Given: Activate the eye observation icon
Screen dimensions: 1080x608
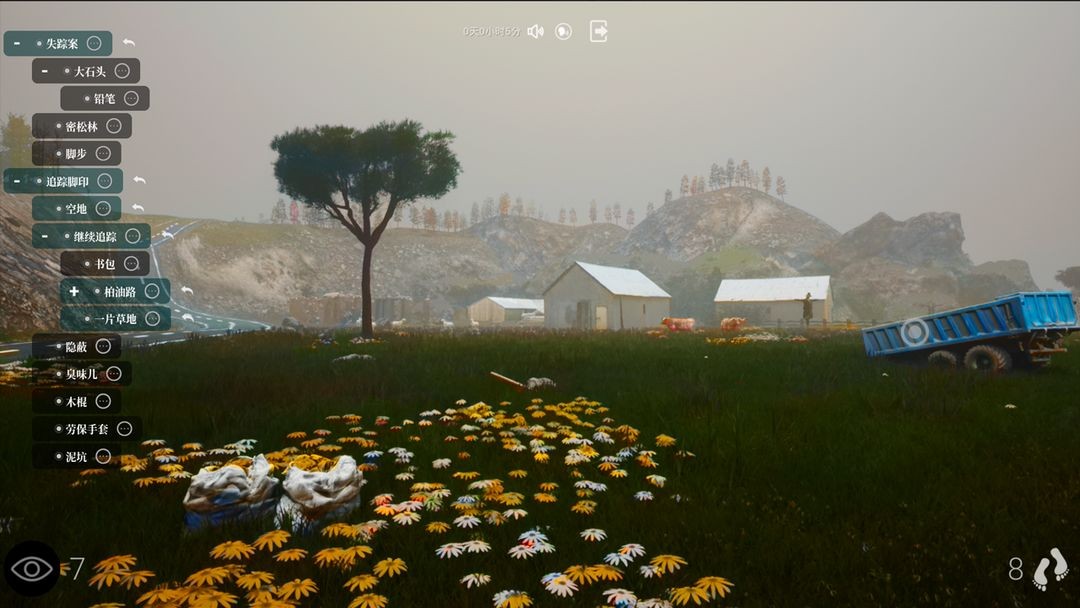Looking at the screenshot, I should click(x=32, y=569).
